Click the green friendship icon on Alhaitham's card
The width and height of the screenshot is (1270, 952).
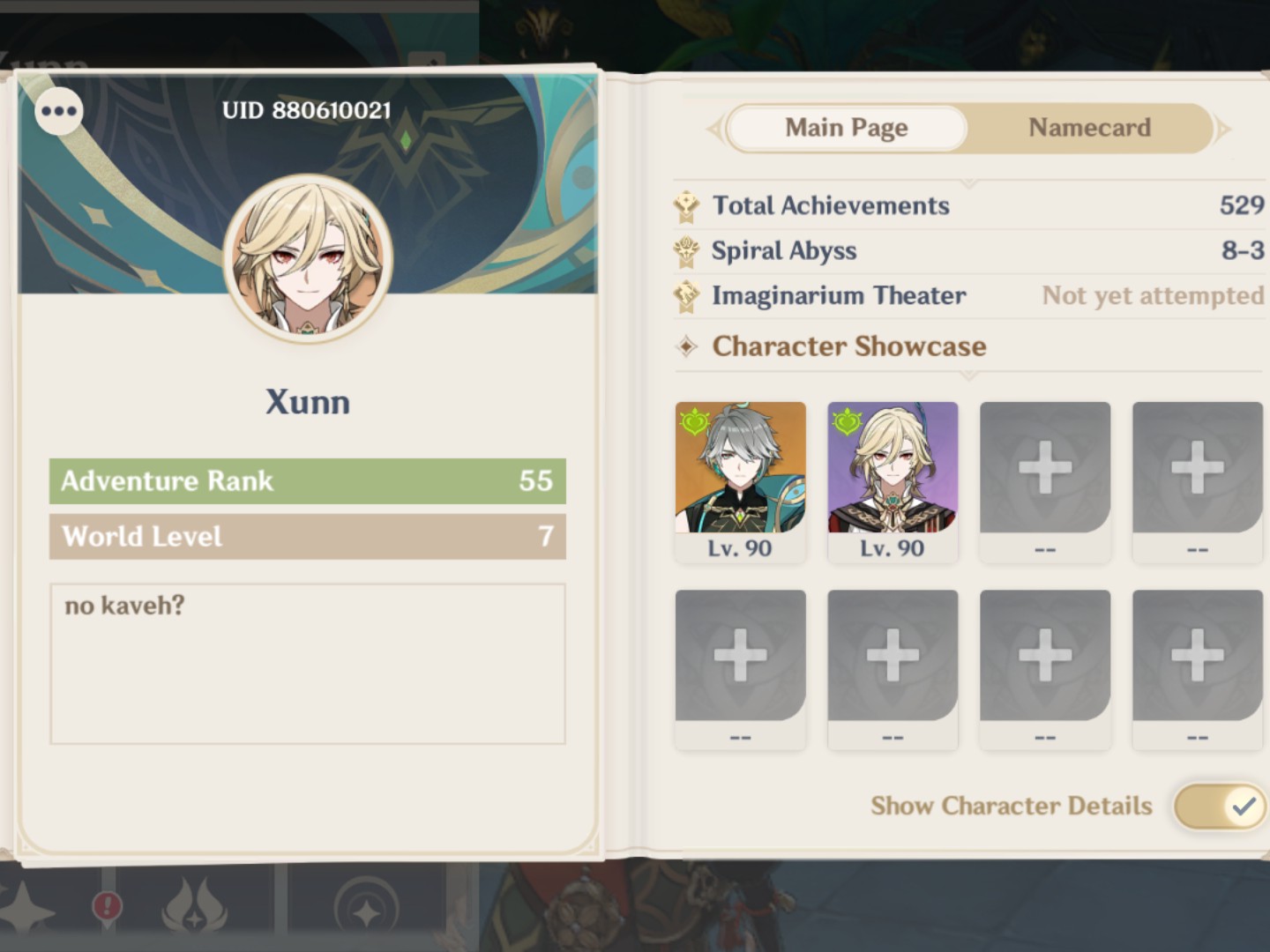pyautogui.click(x=696, y=421)
